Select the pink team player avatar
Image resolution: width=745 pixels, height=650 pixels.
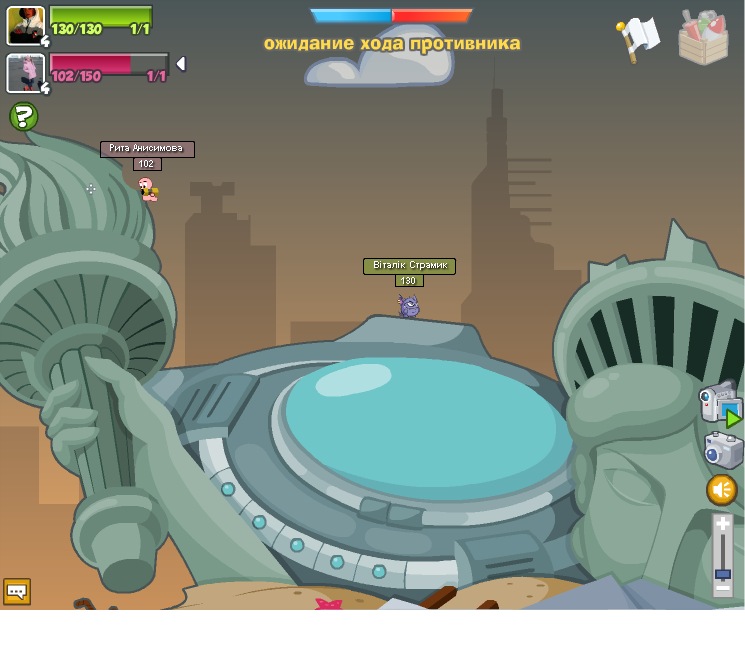25,73
